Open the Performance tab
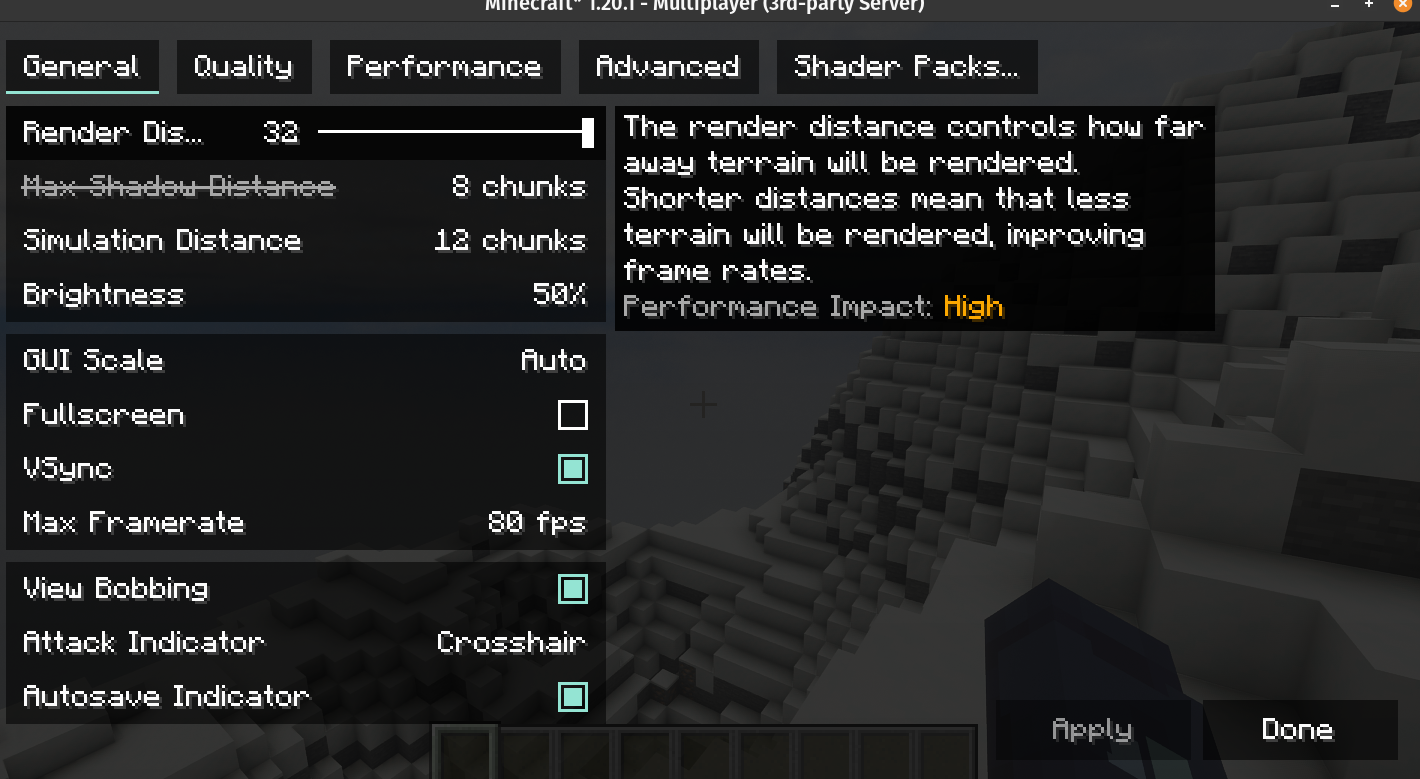Image resolution: width=1420 pixels, height=779 pixels. (x=445, y=66)
